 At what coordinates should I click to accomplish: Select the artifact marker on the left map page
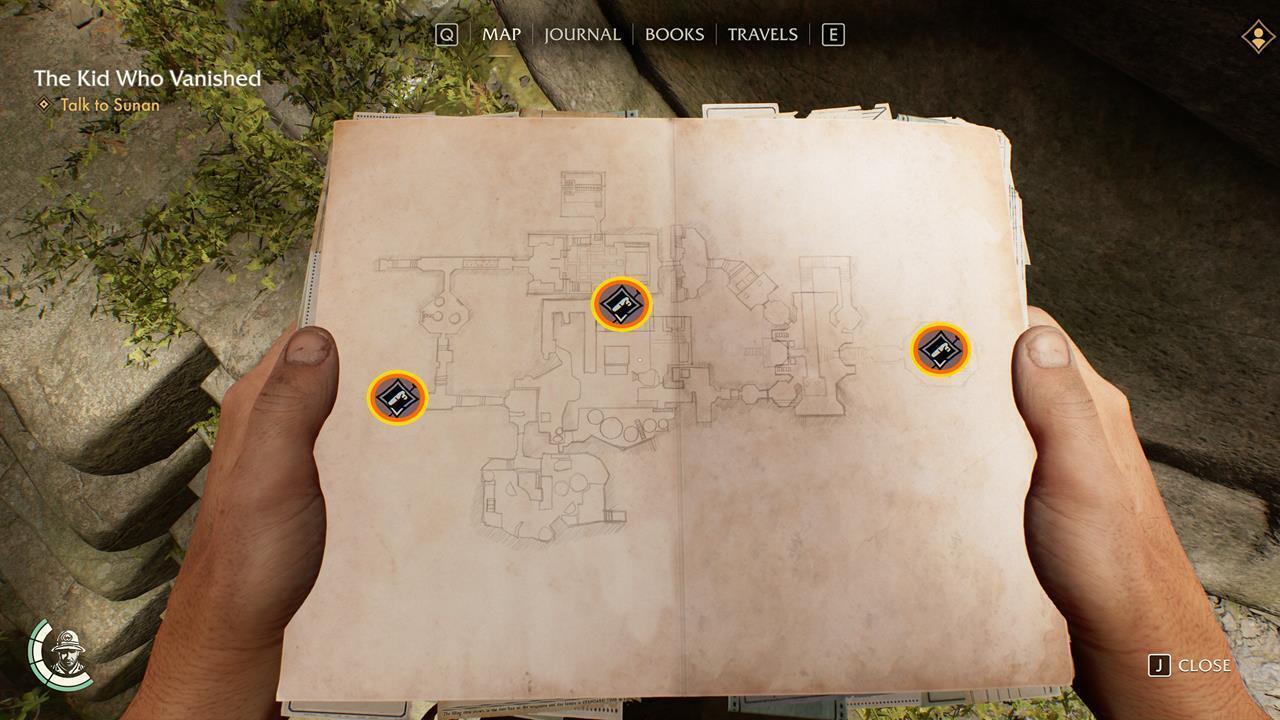point(396,397)
